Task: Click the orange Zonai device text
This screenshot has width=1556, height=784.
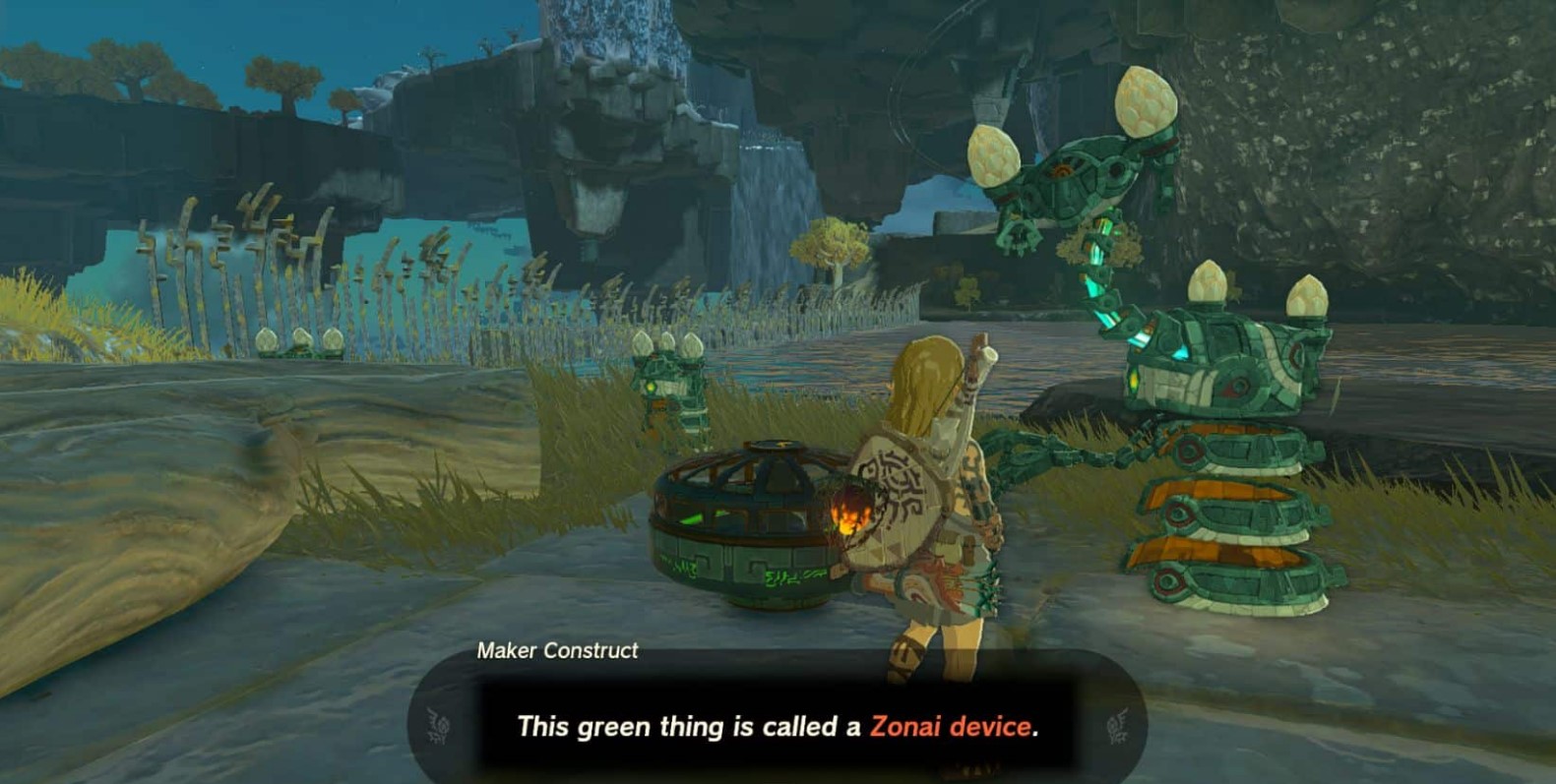Action: 953,727
